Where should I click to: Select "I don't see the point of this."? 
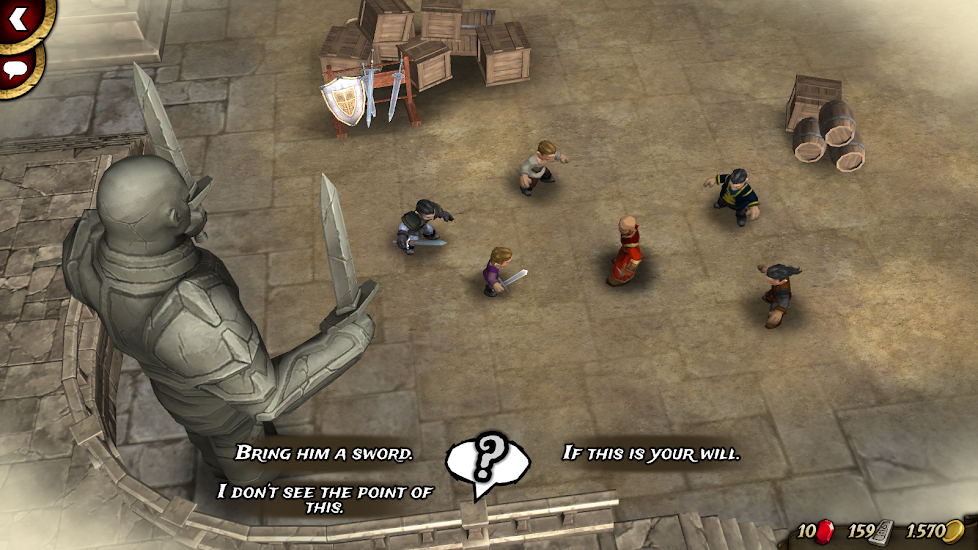pos(324,498)
